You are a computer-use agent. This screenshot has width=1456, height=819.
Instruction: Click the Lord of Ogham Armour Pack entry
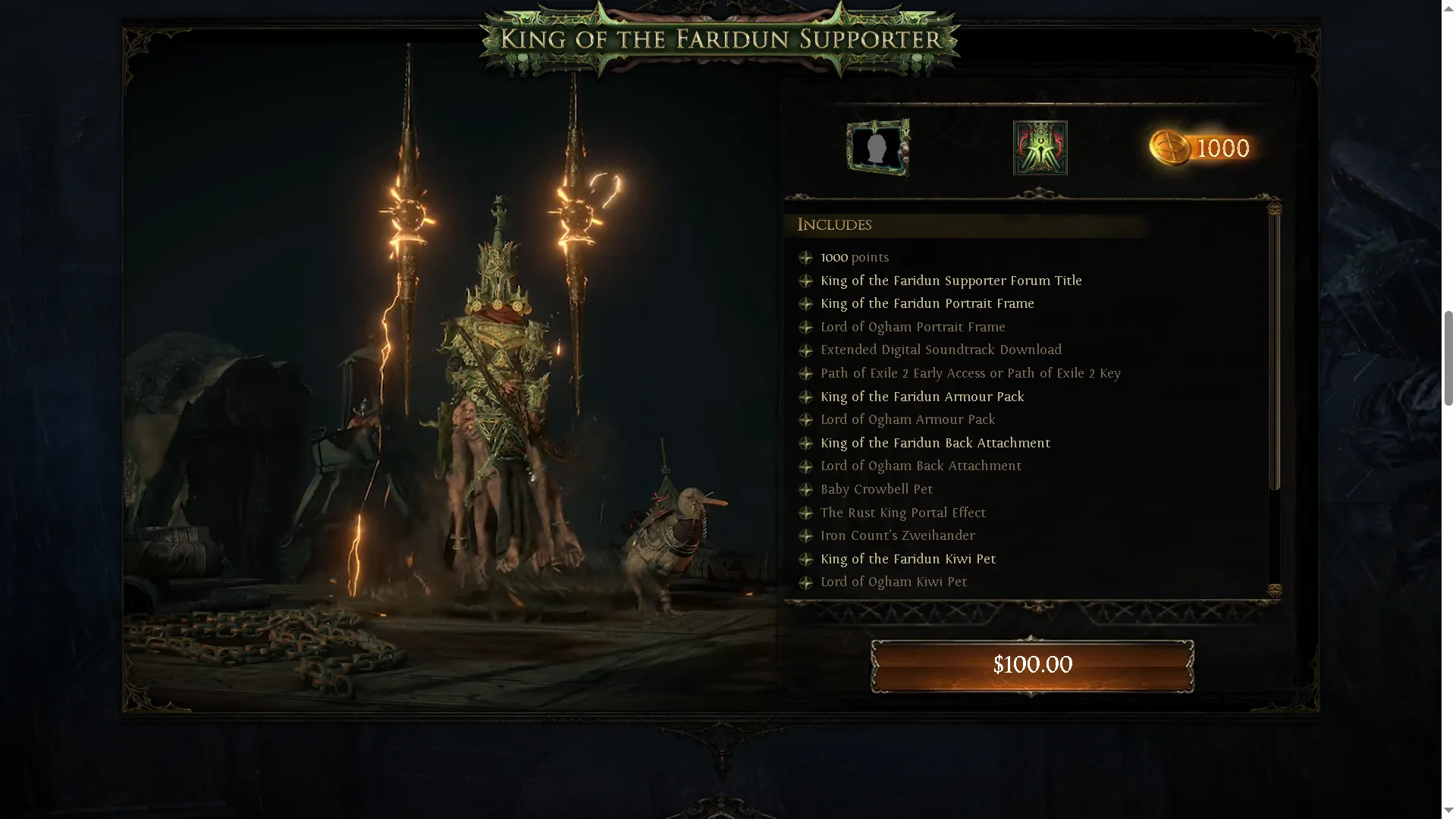tap(908, 419)
